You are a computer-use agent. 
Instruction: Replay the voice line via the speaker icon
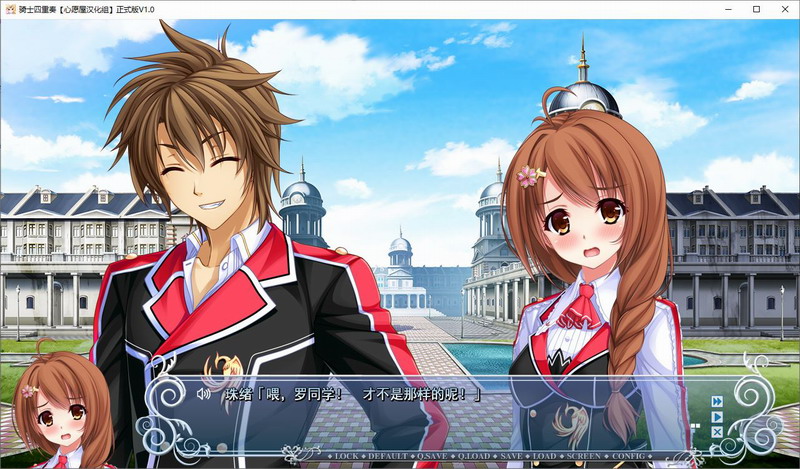[203, 394]
